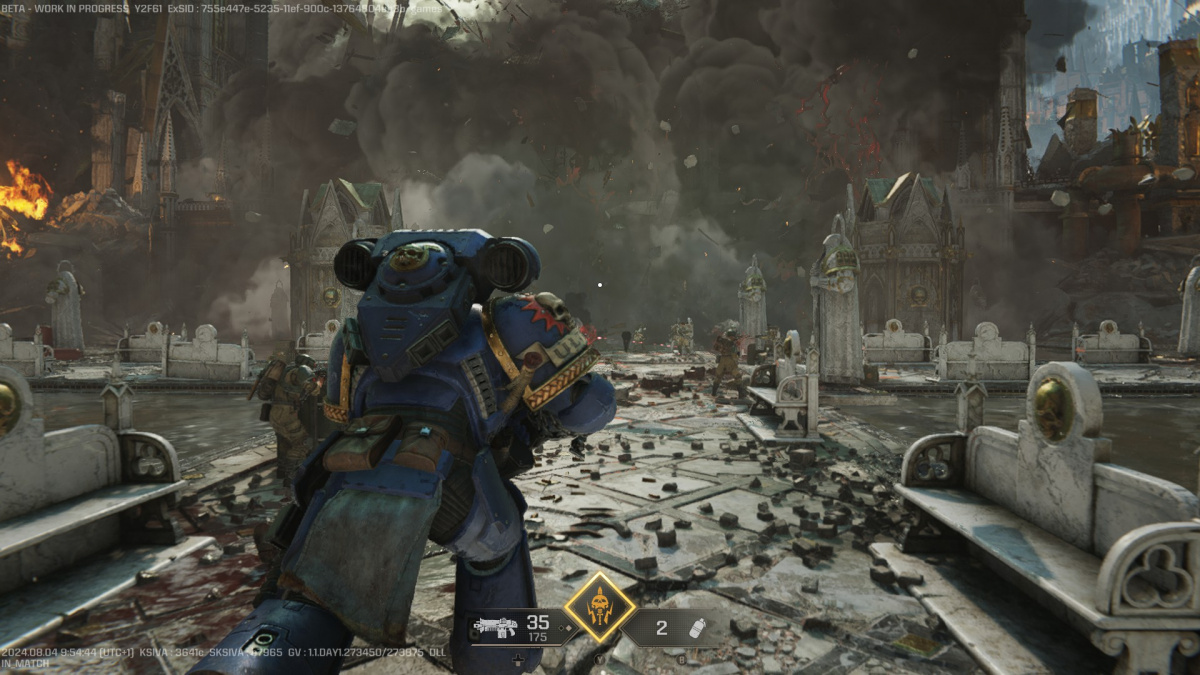The width and height of the screenshot is (1200, 675).
Task: Select the bolt rifle weapon icon
Action: pos(495,627)
